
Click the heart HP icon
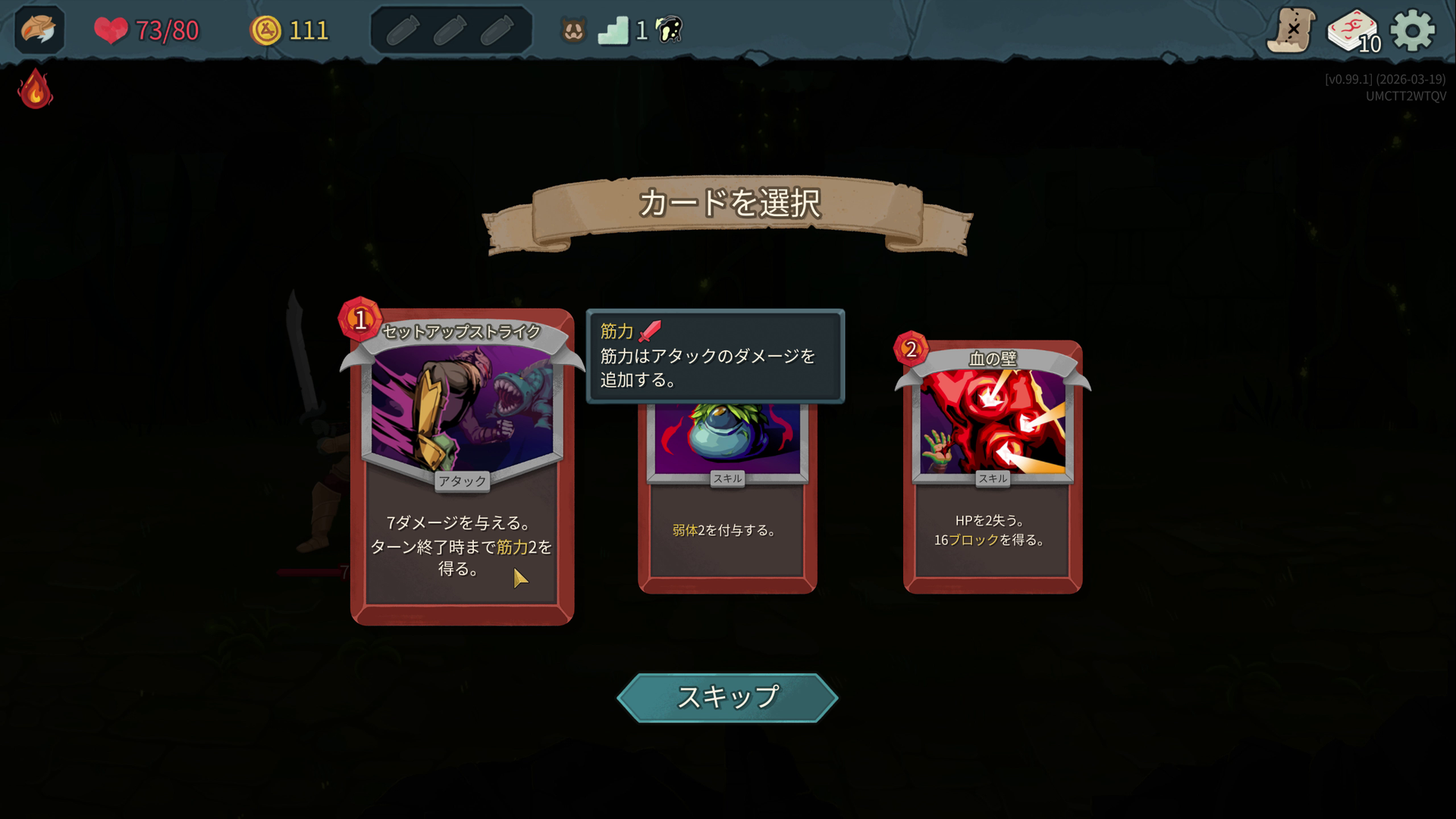(112, 31)
